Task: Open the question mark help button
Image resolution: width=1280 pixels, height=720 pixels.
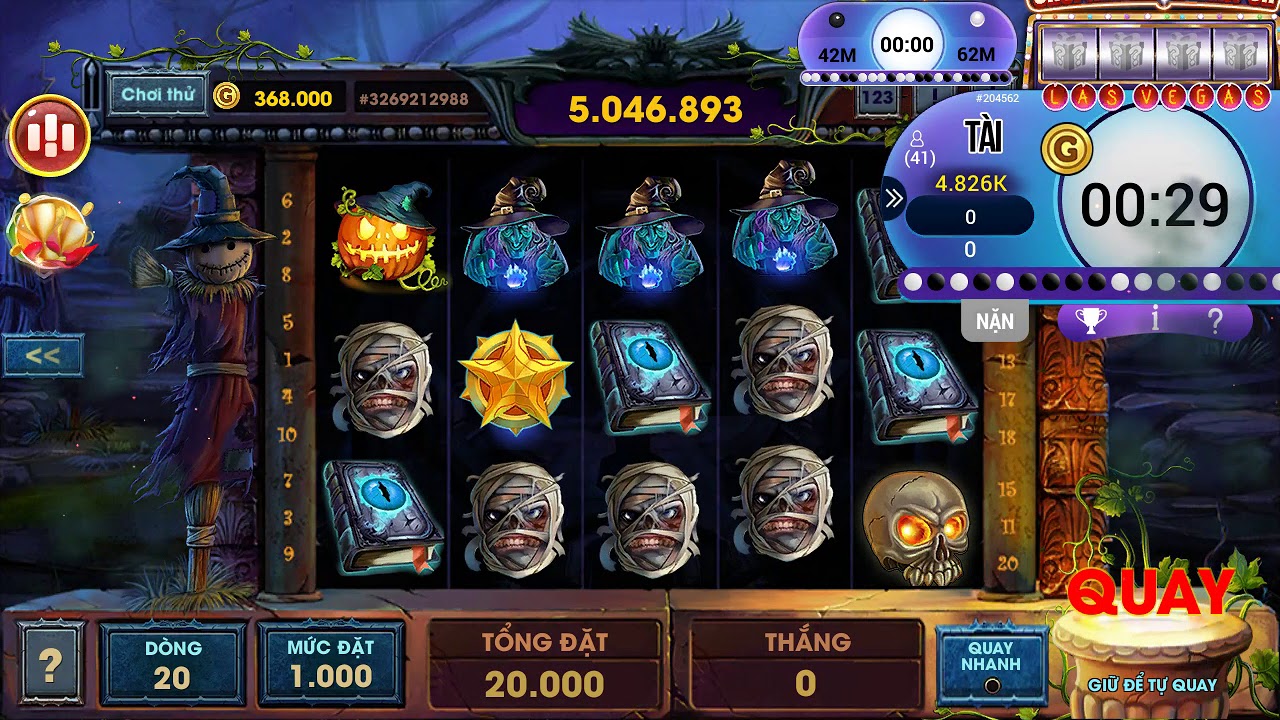Action: tap(50, 663)
